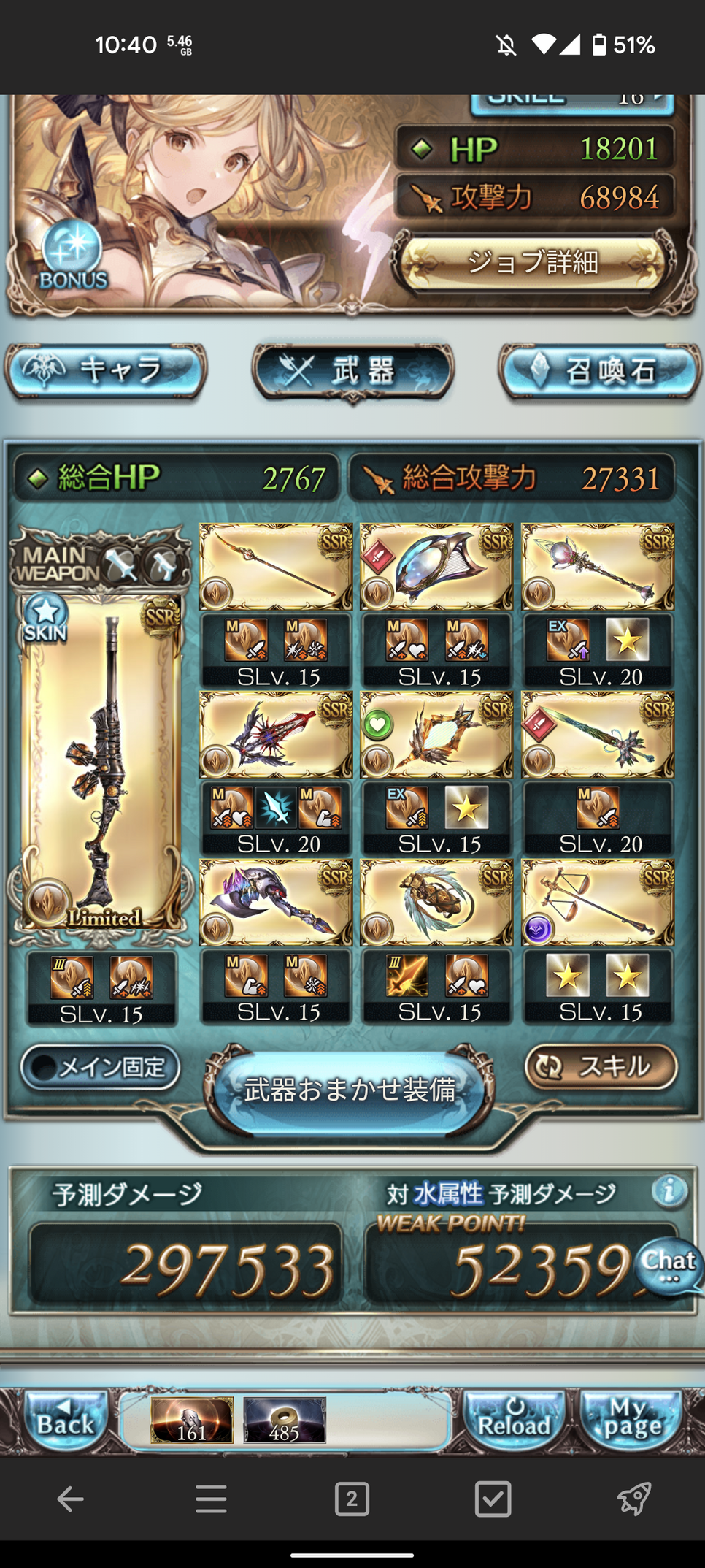705x1568 pixels.
Task: Select the golden scales weapon slot
Action: [598, 902]
